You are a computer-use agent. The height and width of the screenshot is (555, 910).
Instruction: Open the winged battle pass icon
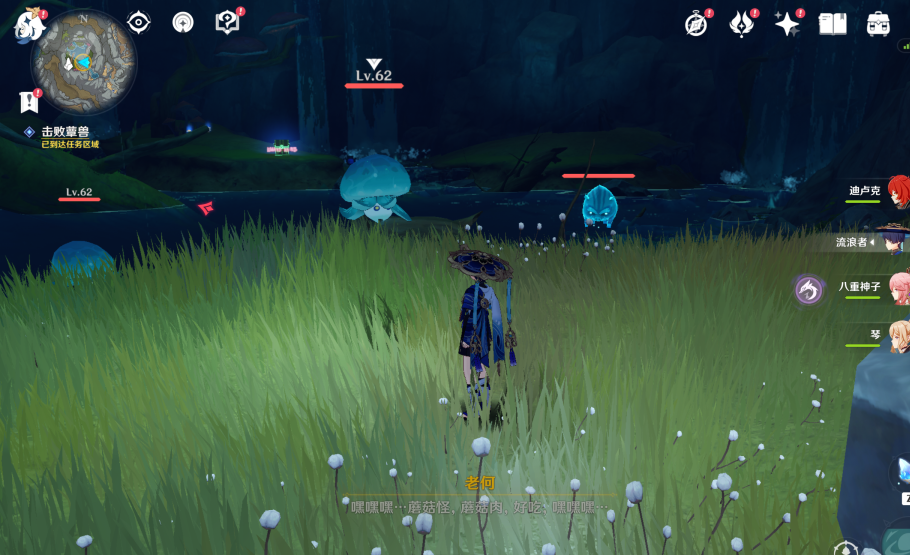pyautogui.click(x=741, y=24)
